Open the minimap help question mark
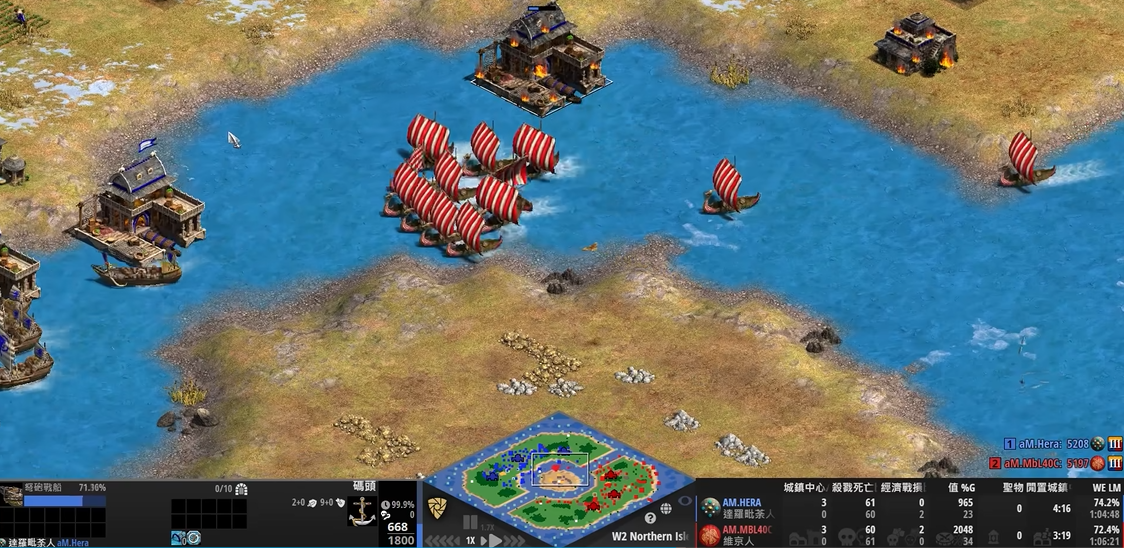 [651, 518]
